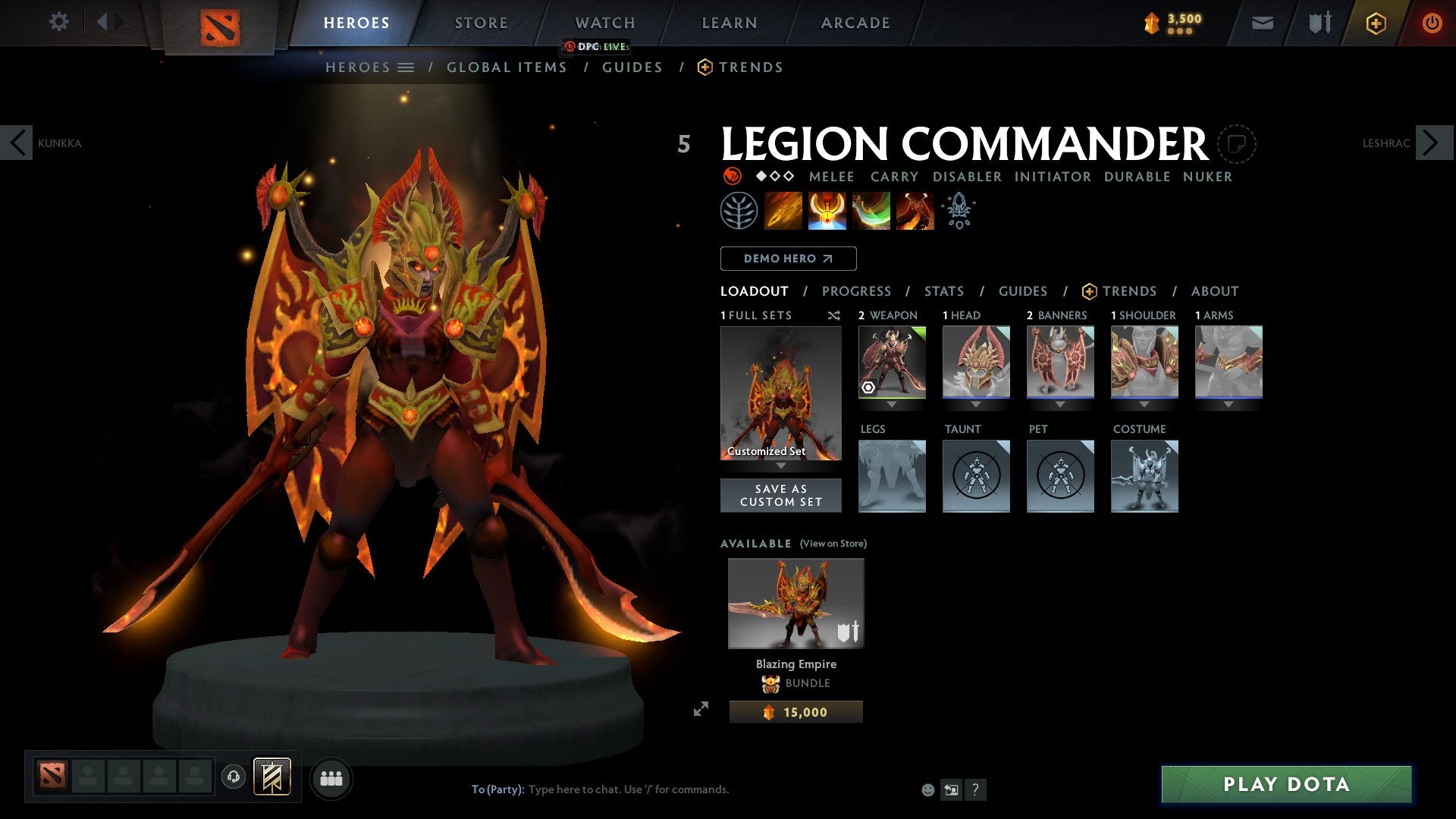Image resolution: width=1456 pixels, height=819 pixels.
Task: Switch to the Progress tab
Action: pyautogui.click(x=857, y=291)
